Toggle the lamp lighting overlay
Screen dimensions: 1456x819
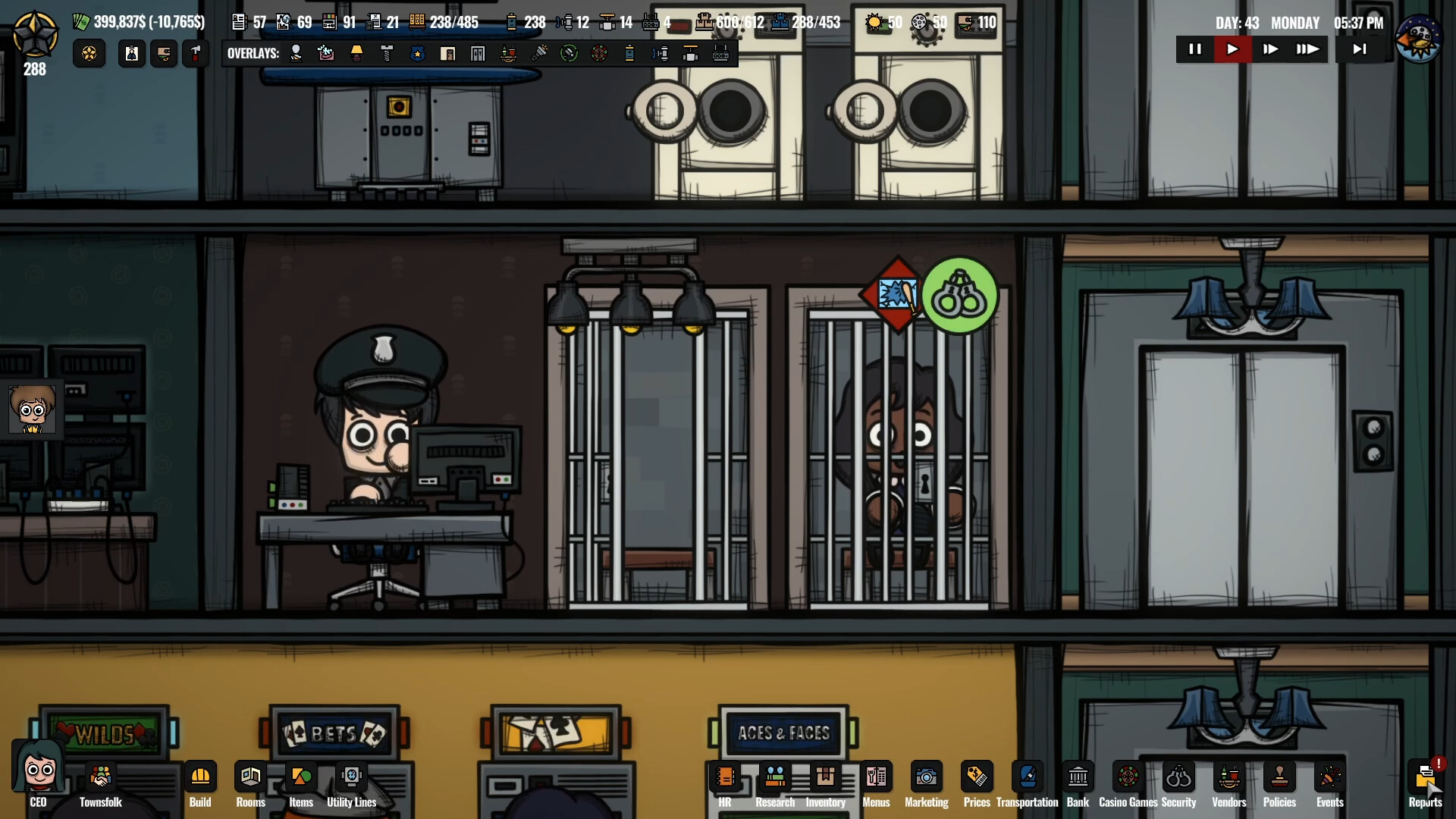tap(357, 53)
